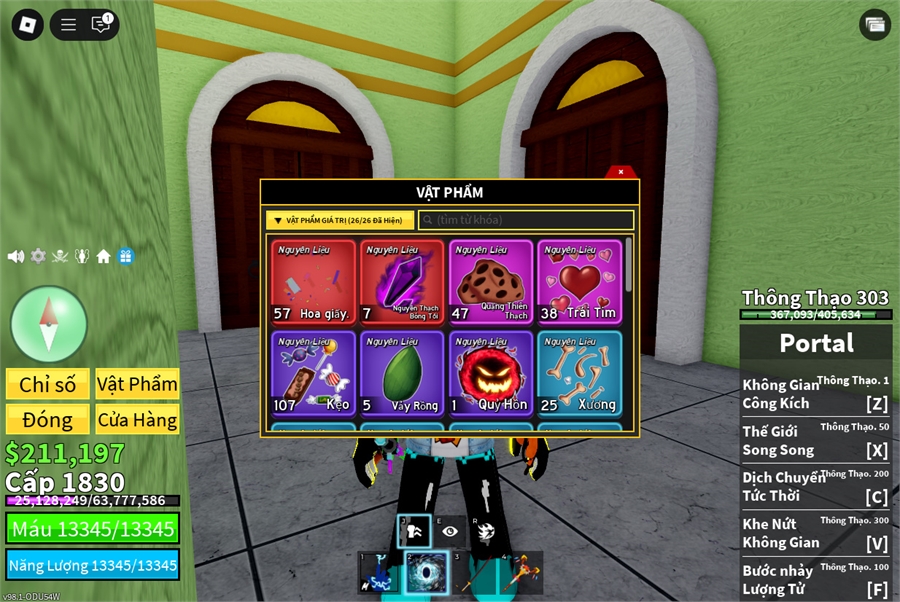Open the Roblox chat button
The width and height of the screenshot is (900, 602).
(101, 24)
